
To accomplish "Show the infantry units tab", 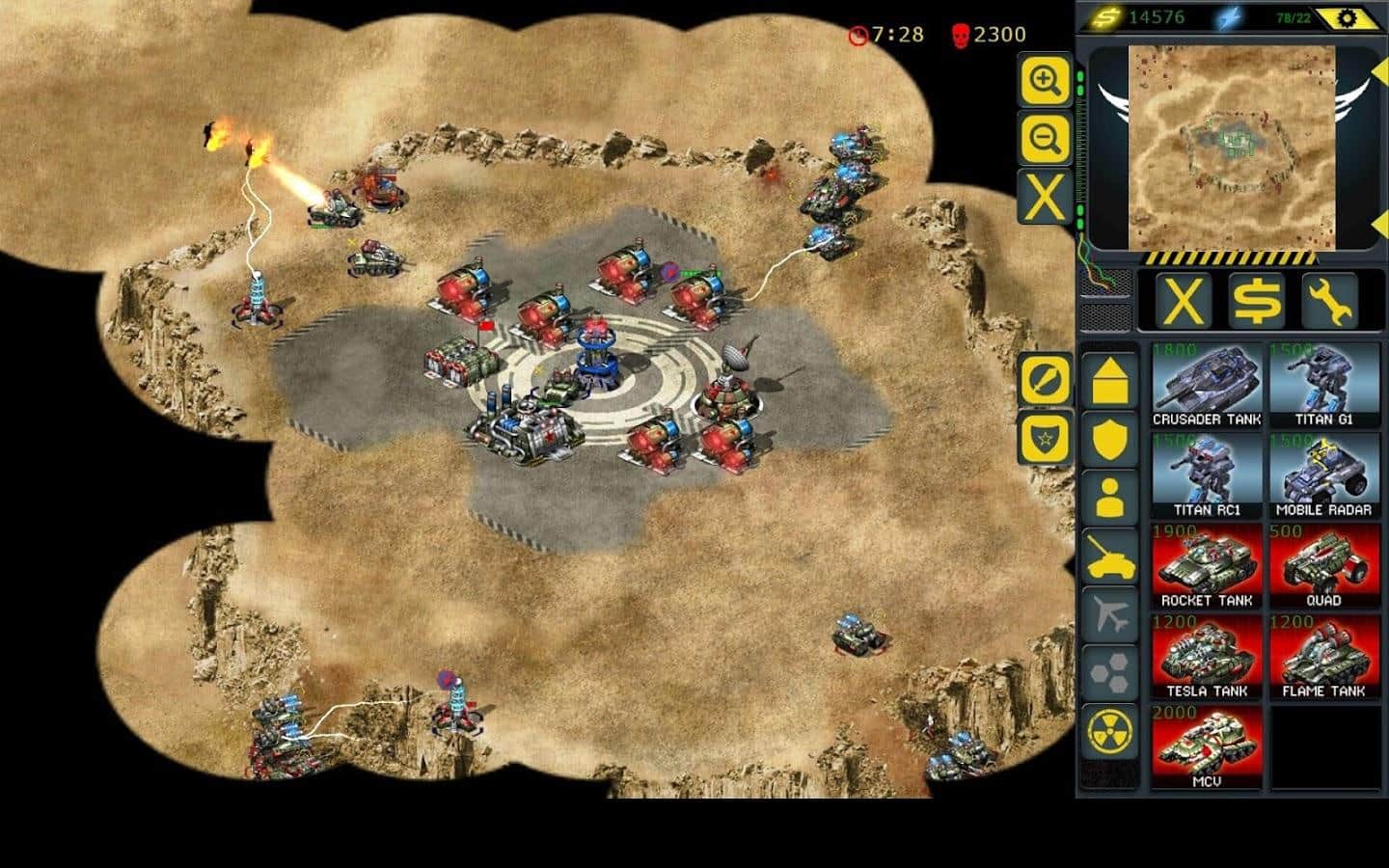I will click(x=1110, y=499).
